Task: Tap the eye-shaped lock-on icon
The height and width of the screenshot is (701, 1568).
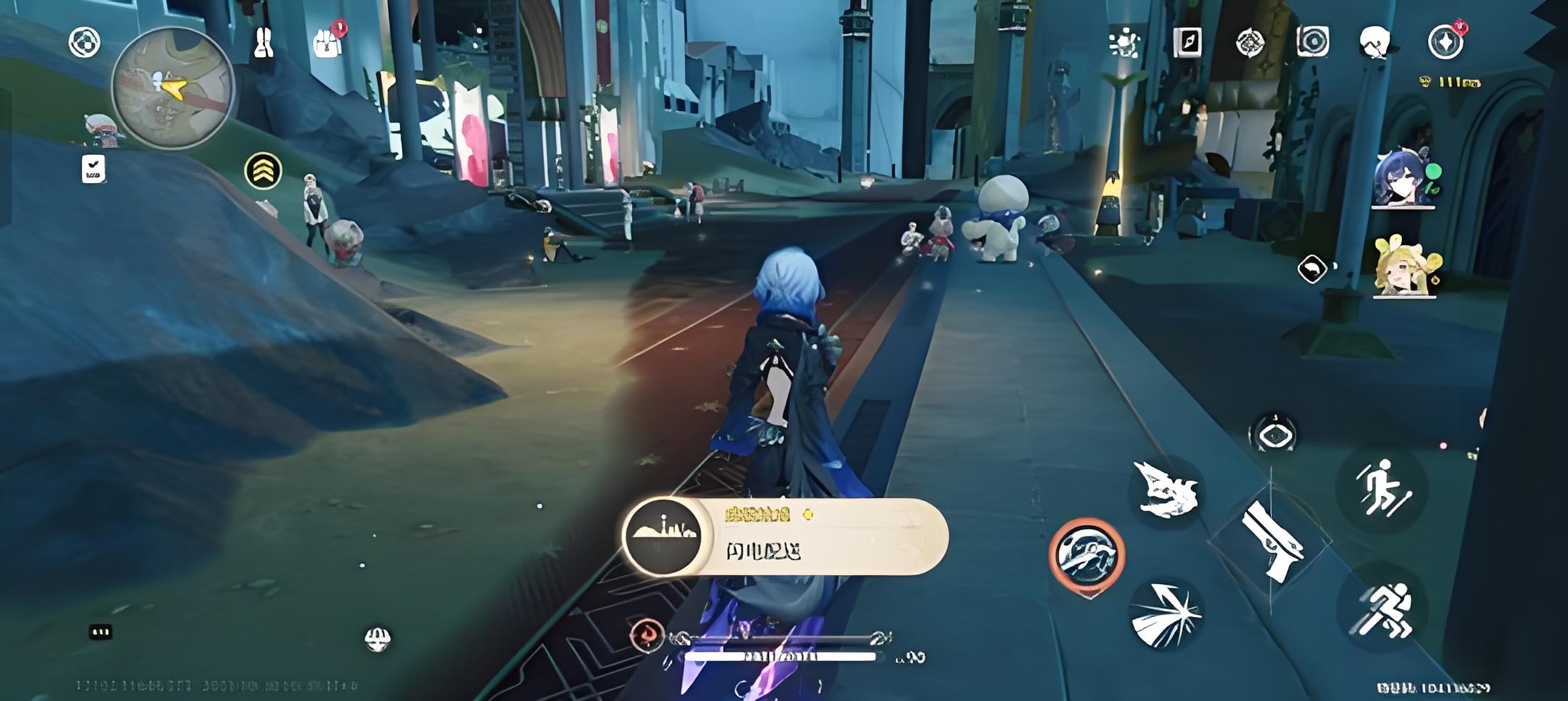Action: (x=1273, y=435)
